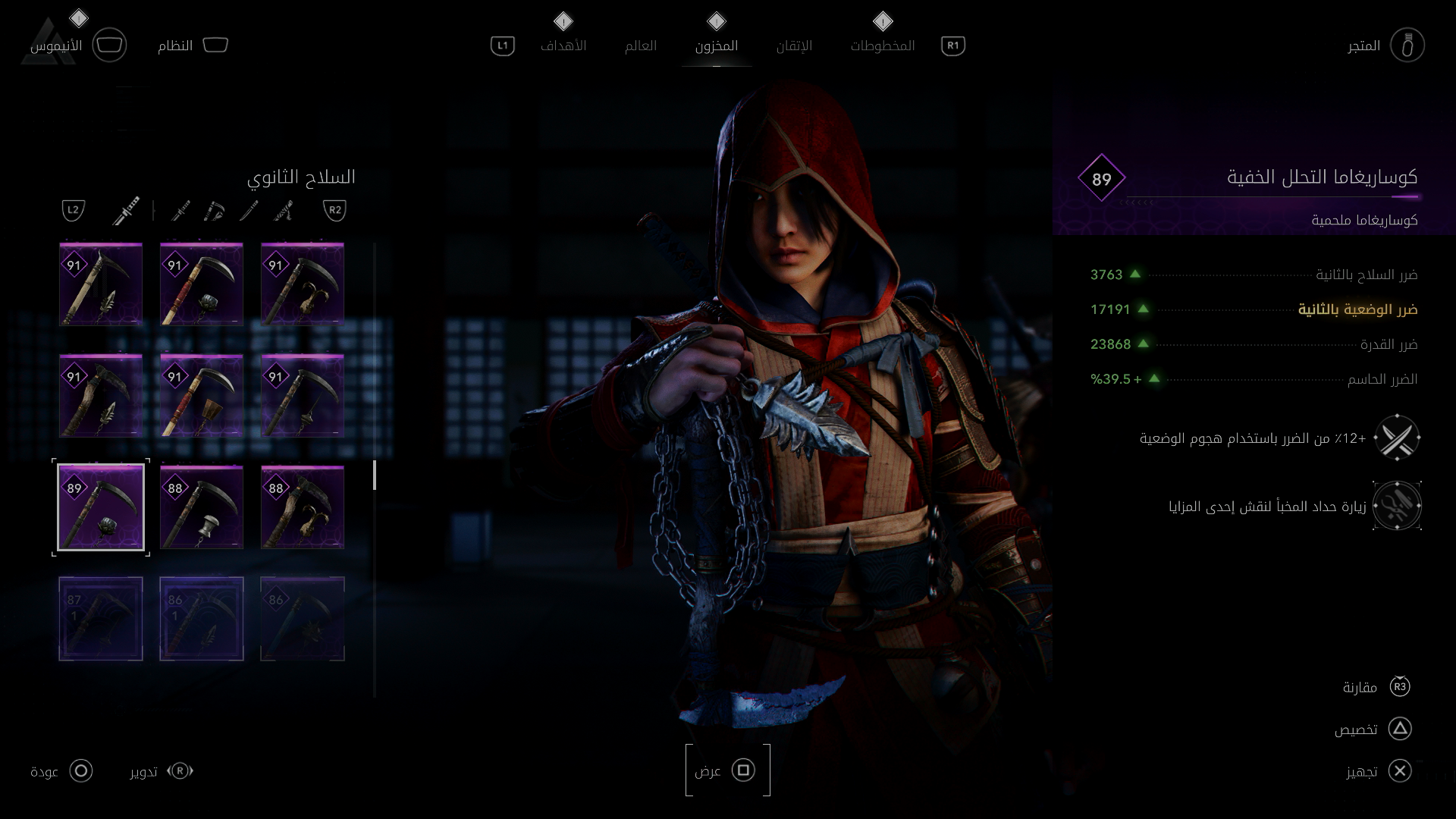Choose the kusarigama sickle weapon category
The height and width of the screenshot is (819, 1456).
coord(215,210)
